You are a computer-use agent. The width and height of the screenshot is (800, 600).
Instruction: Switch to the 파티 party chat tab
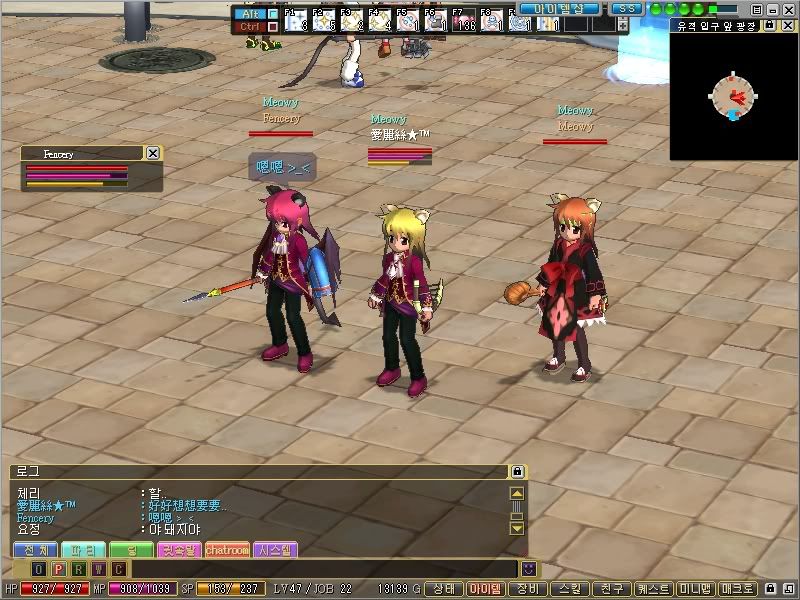(83, 550)
